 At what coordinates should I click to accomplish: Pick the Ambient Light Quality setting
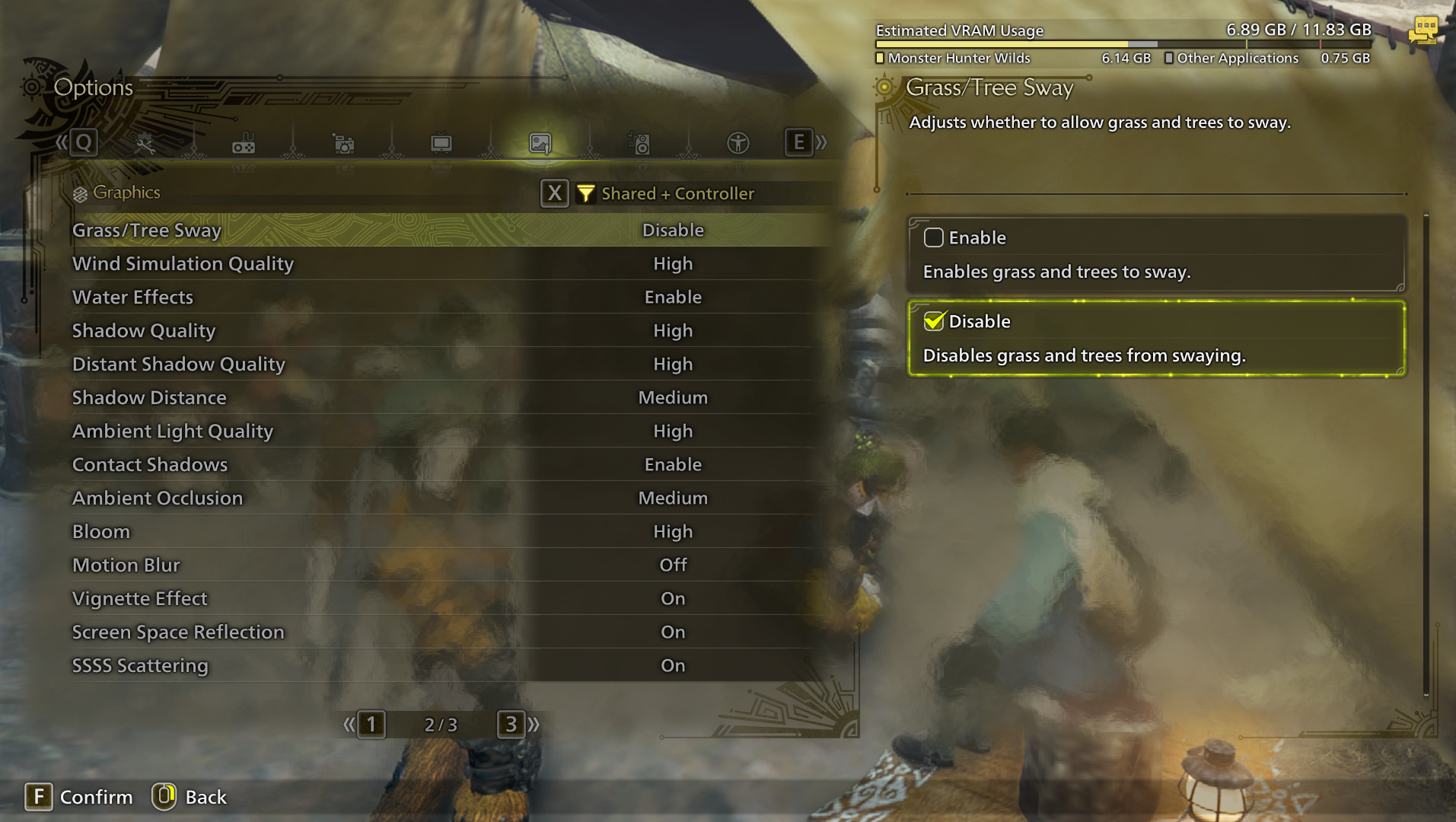coord(449,431)
